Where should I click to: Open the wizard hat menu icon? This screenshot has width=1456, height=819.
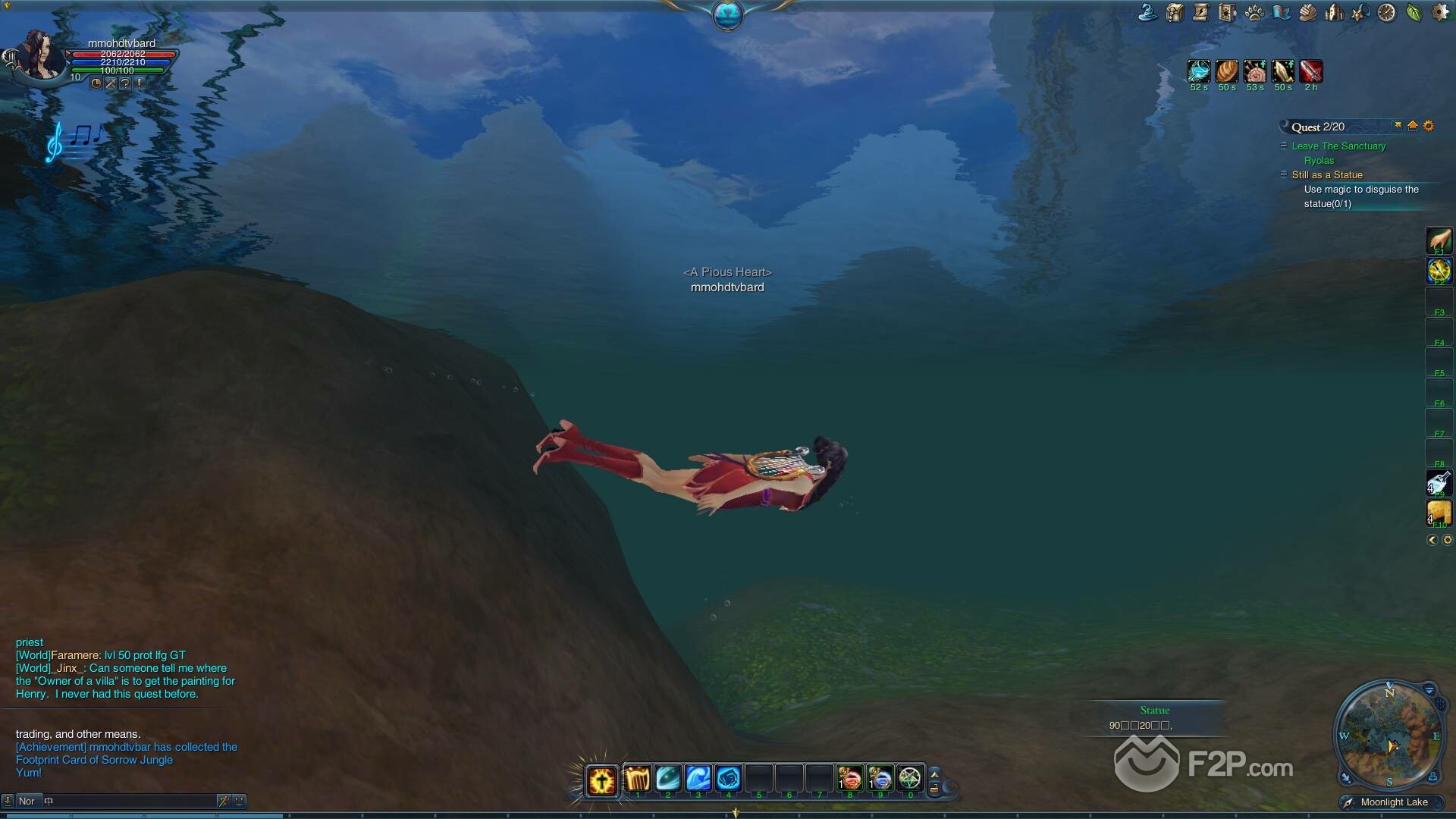click(x=1148, y=12)
